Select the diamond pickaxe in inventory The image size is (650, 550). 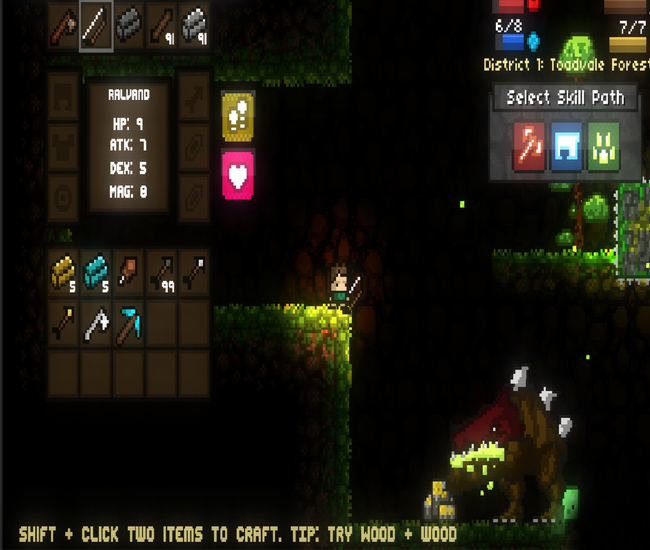point(129,322)
